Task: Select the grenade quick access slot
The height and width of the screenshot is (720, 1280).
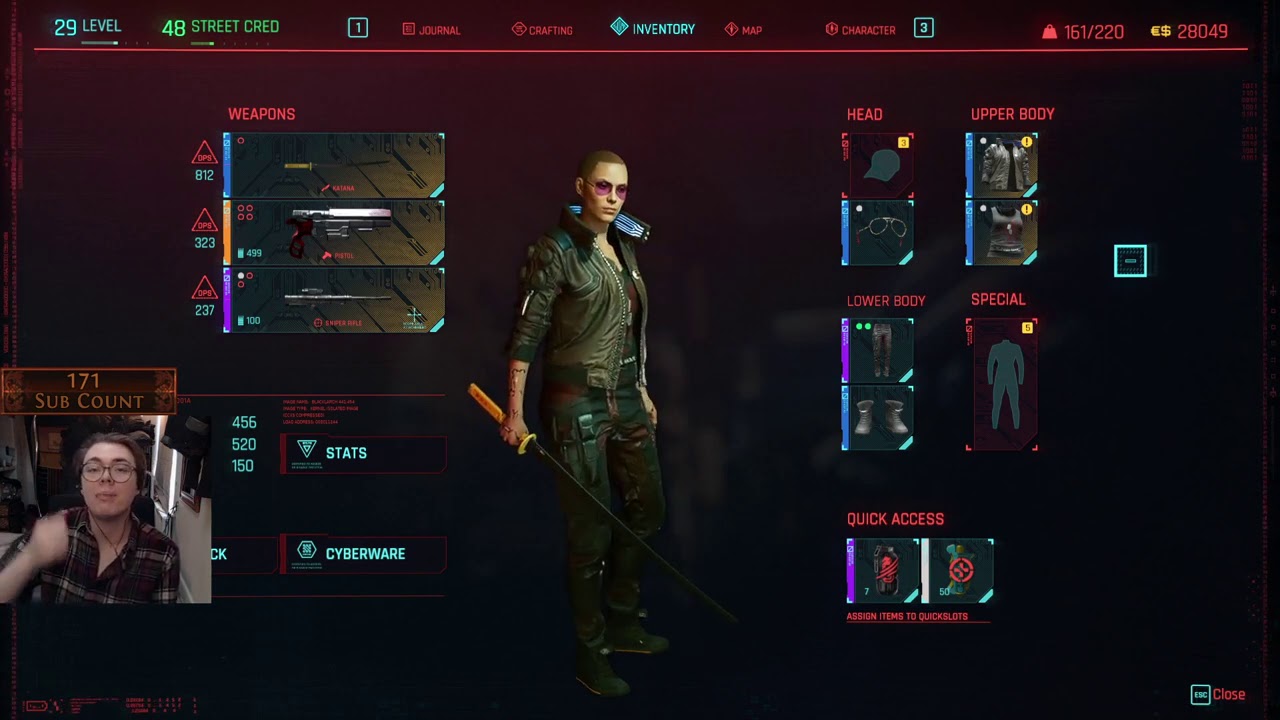Action: pyautogui.click(x=884, y=571)
